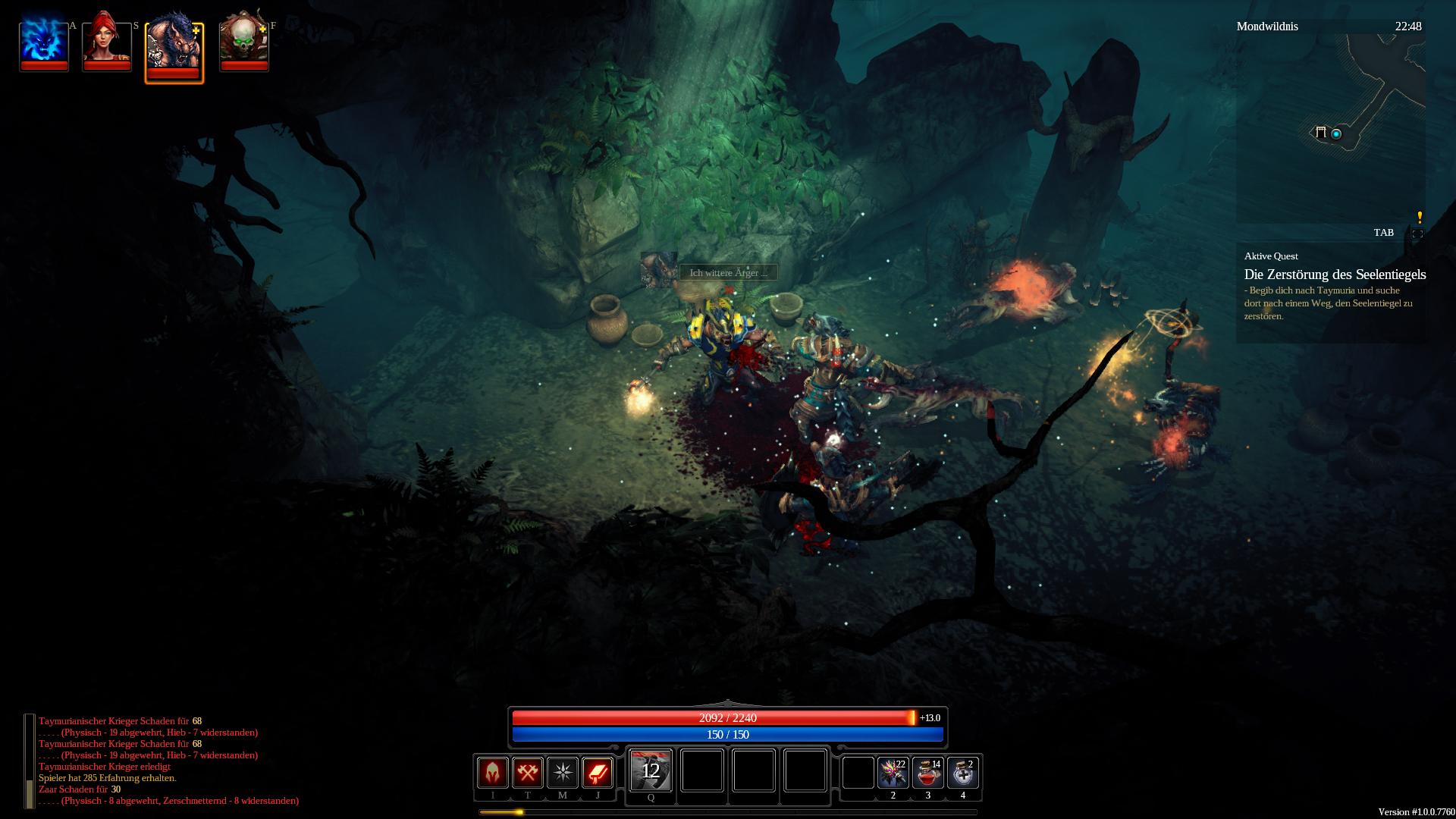Open the map via the compass star icon
The image size is (1456, 819).
pos(563,773)
